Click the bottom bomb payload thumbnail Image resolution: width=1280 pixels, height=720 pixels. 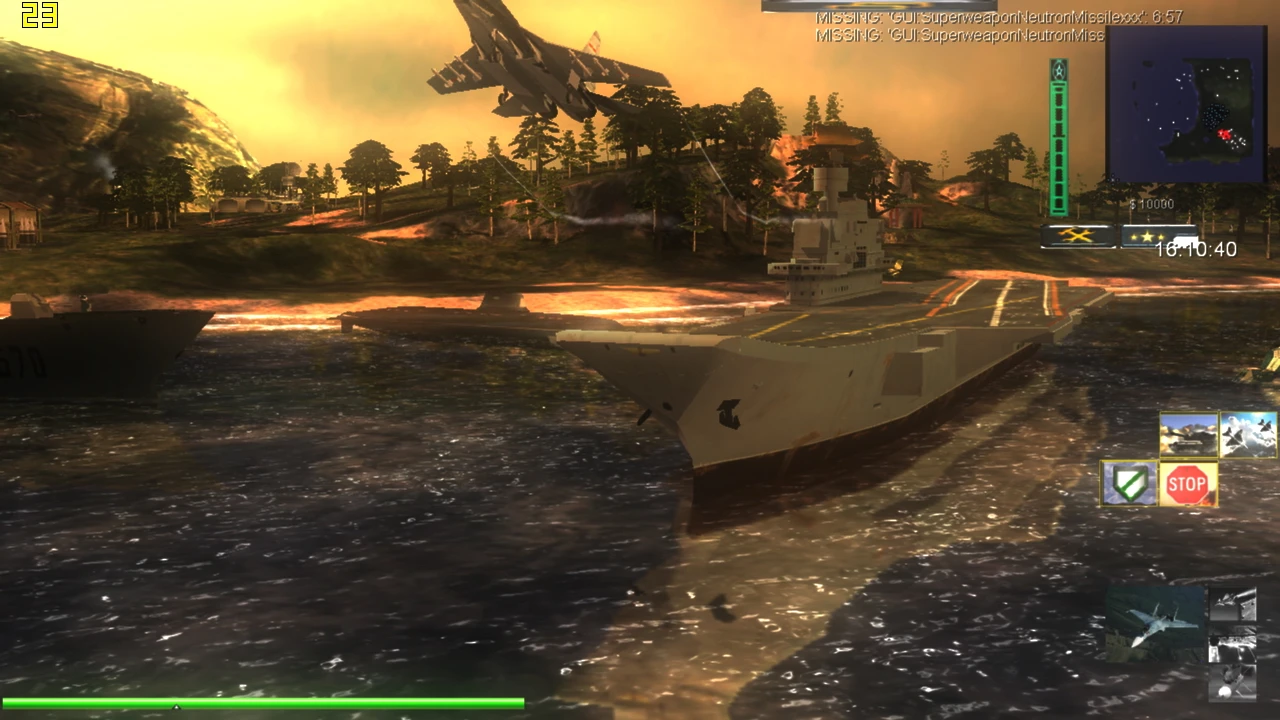1234,683
